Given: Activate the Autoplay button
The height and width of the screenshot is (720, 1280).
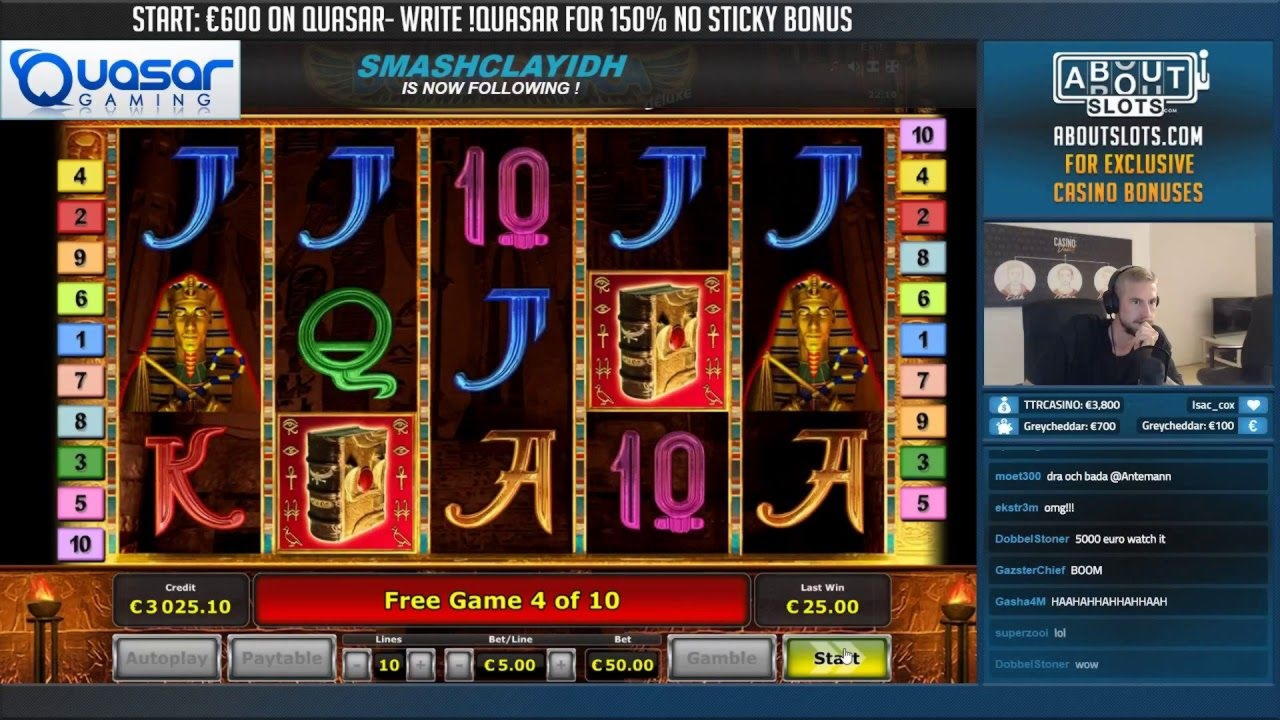Looking at the screenshot, I should click(167, 658).
